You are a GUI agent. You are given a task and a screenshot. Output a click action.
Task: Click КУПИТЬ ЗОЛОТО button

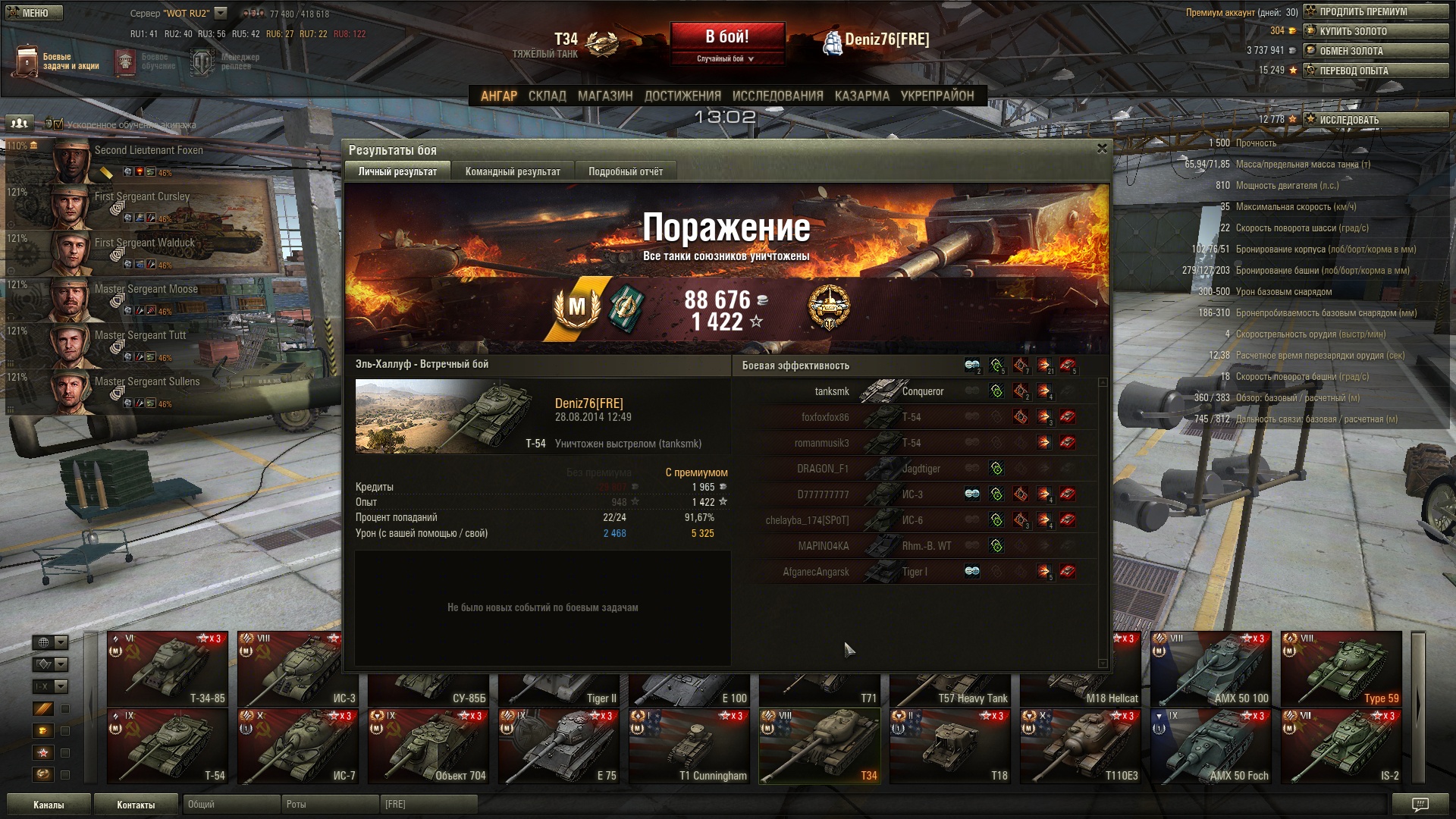coord(1376,31)
